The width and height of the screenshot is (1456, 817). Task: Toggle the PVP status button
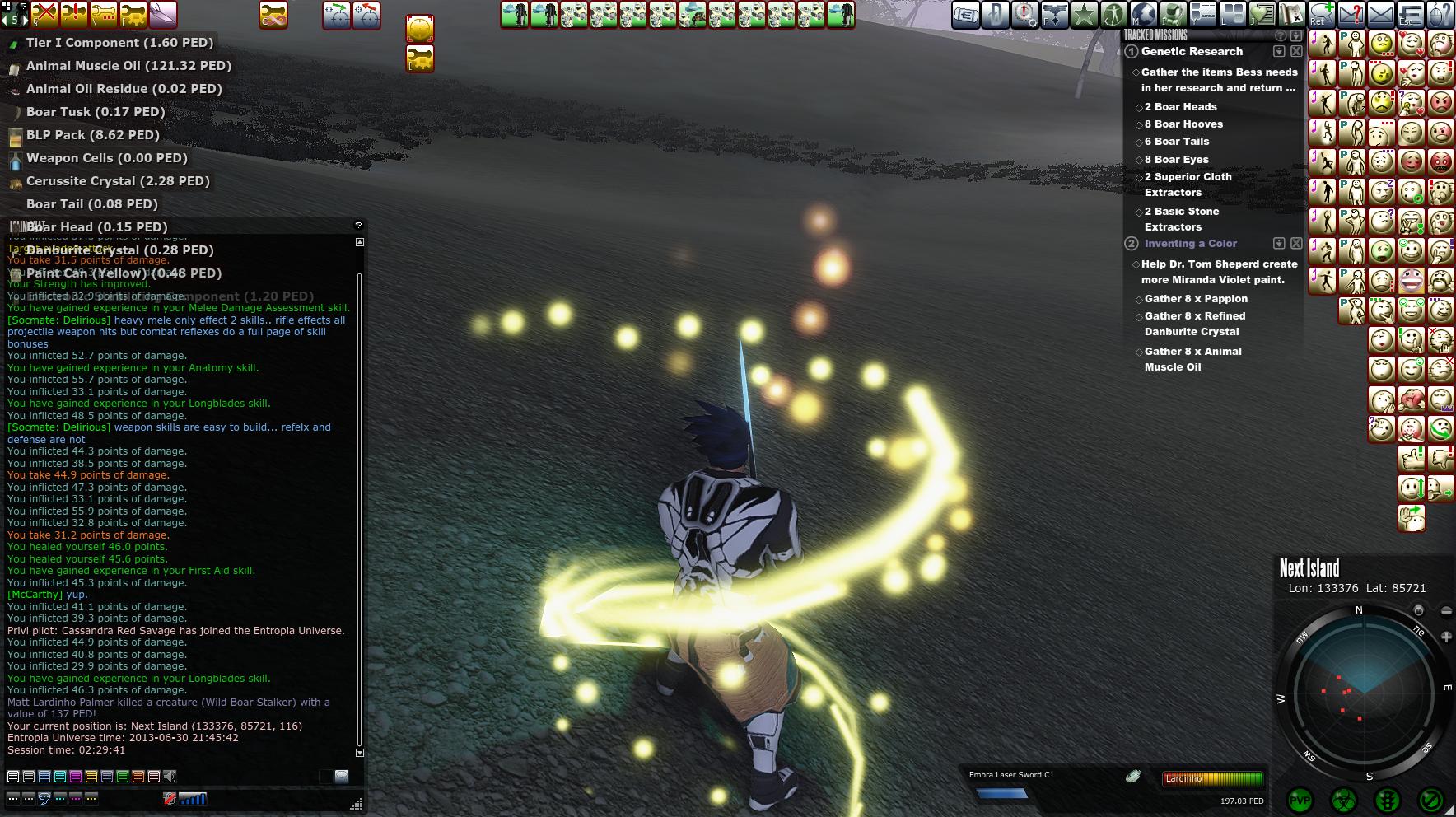point(1300,800)
